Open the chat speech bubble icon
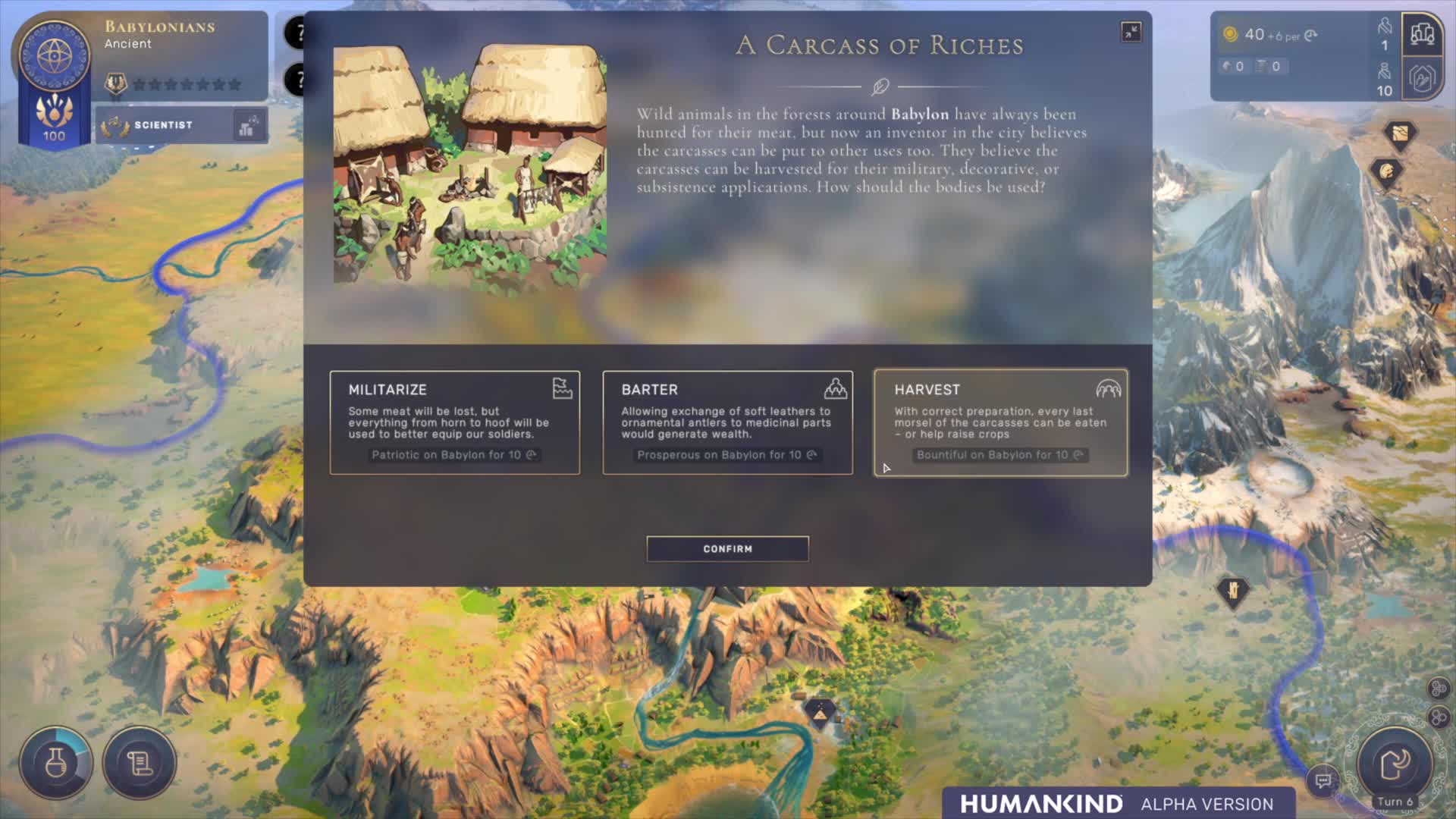Screen dimensions: 1456x819 click(x=1323, y=780)
